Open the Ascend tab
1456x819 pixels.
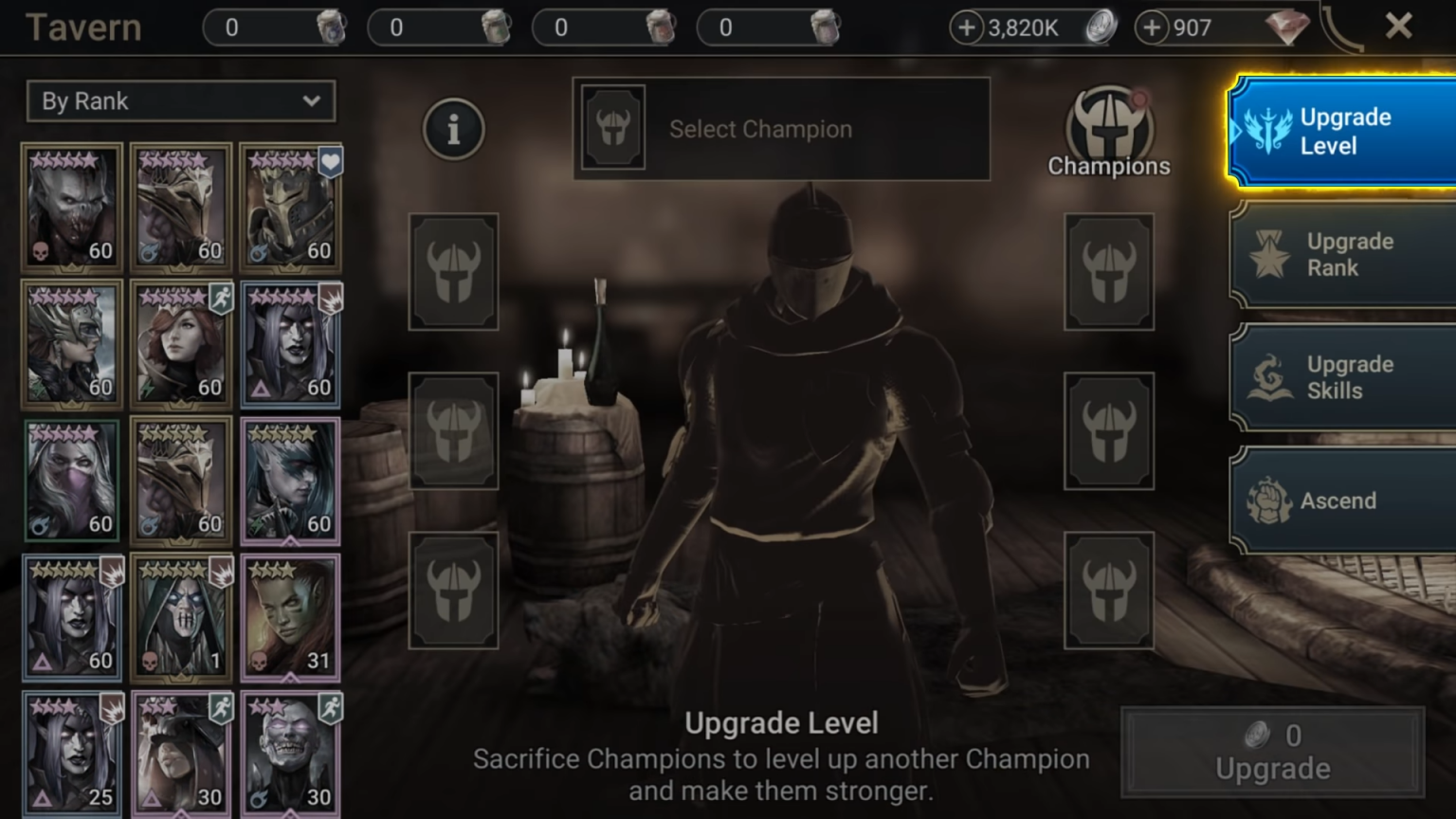point(1339,500)
